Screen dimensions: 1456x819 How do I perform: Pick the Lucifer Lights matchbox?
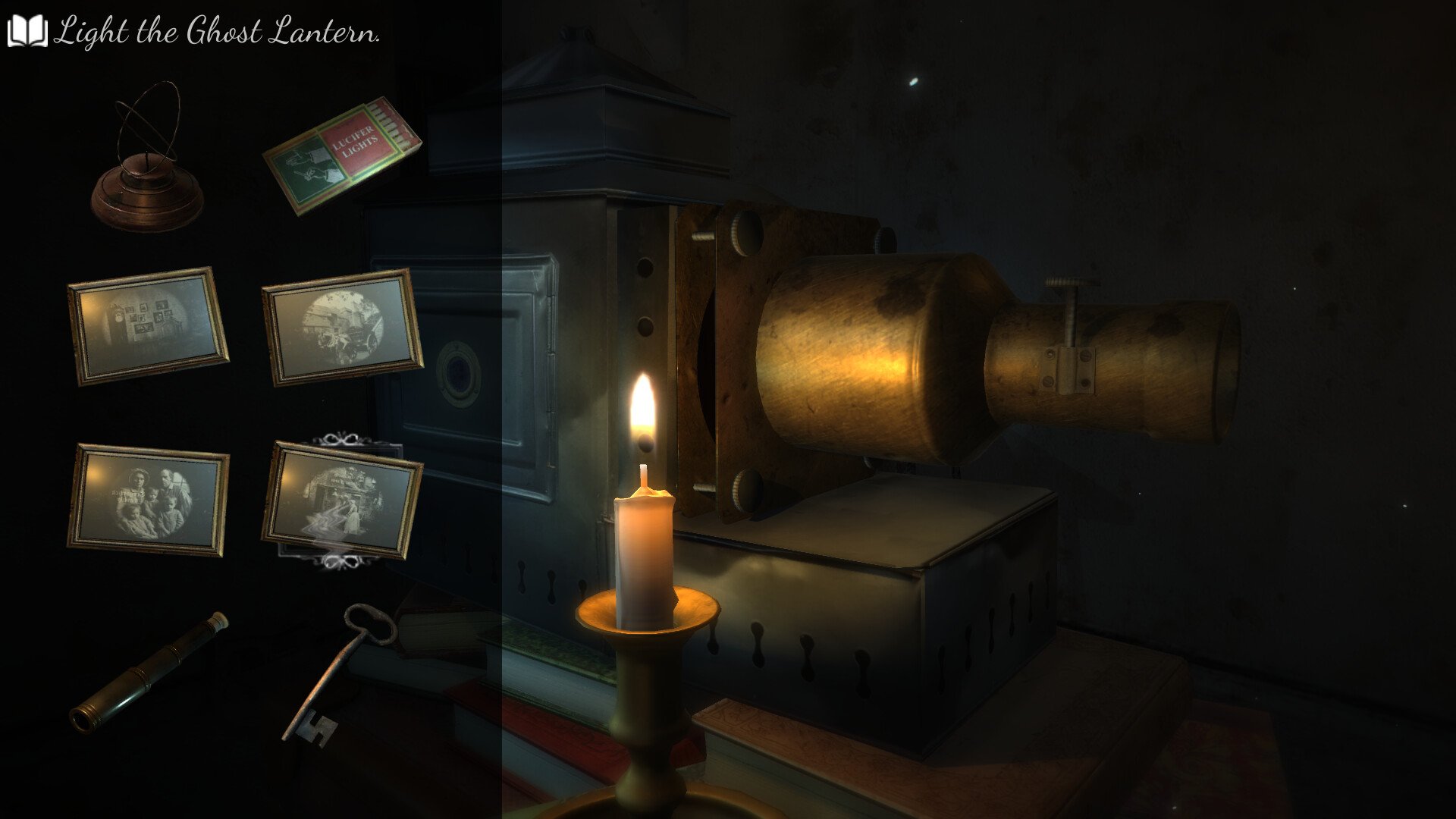tap(342, 155)
